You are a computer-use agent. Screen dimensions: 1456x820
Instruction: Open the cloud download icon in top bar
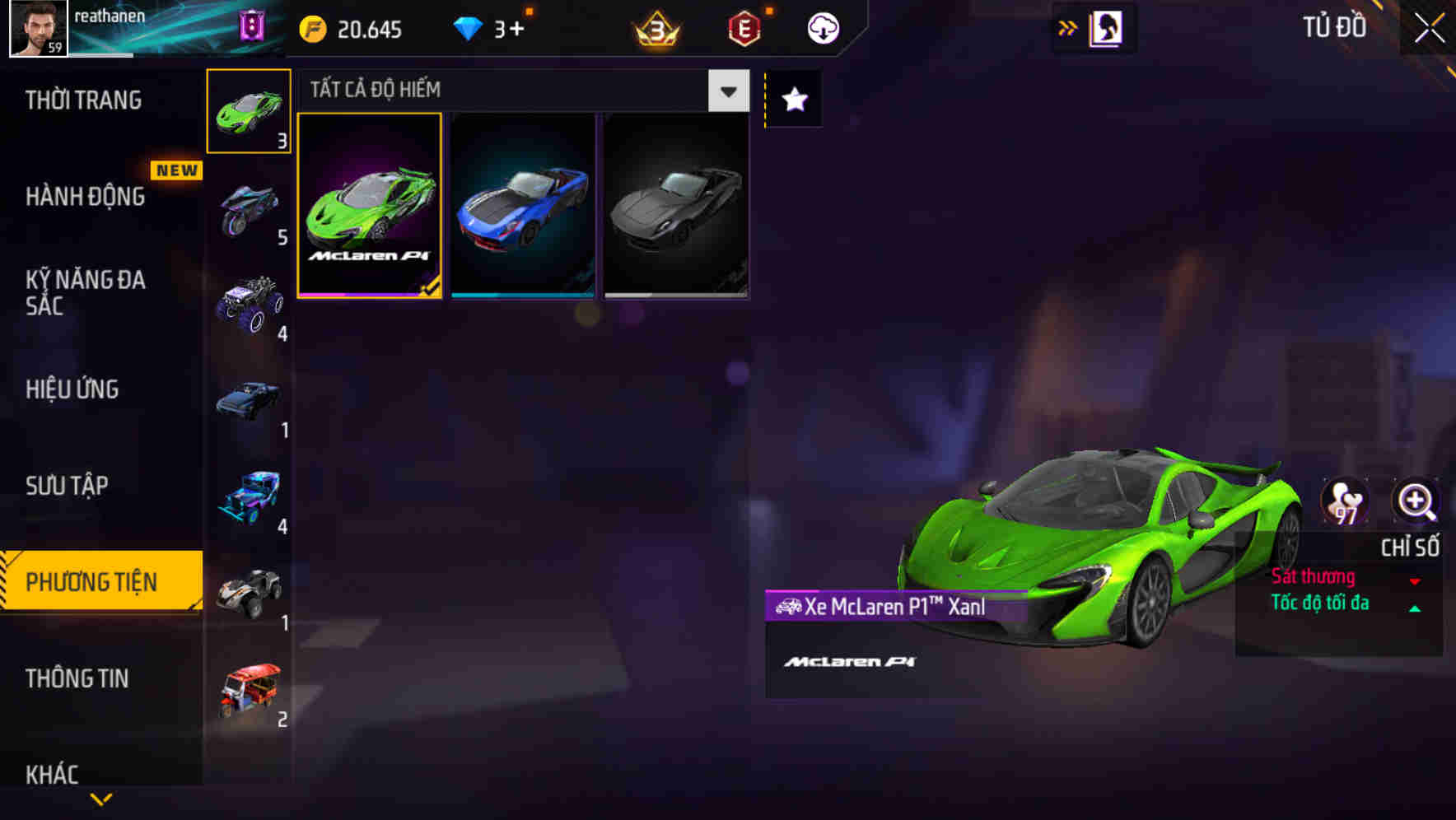point(823,27)
